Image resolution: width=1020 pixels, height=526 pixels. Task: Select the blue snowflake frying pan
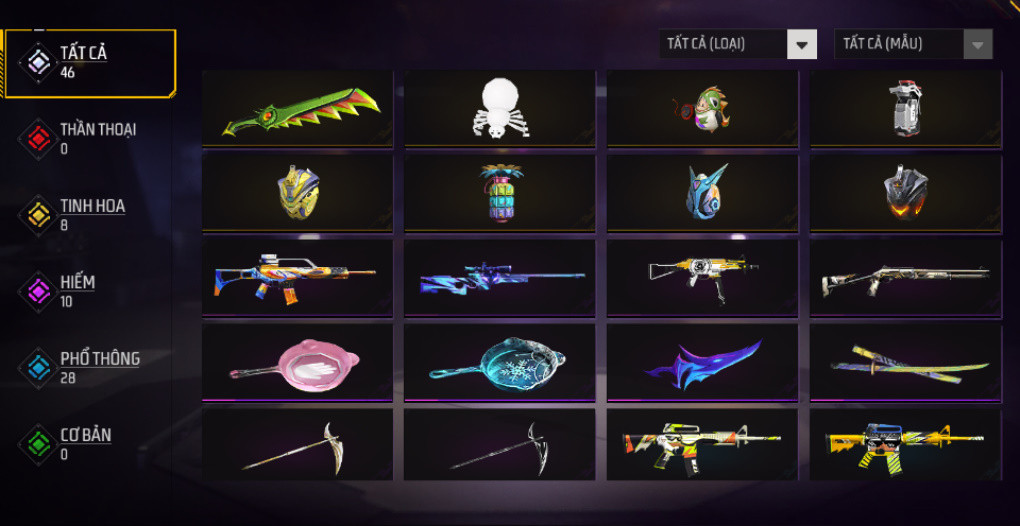500,362
